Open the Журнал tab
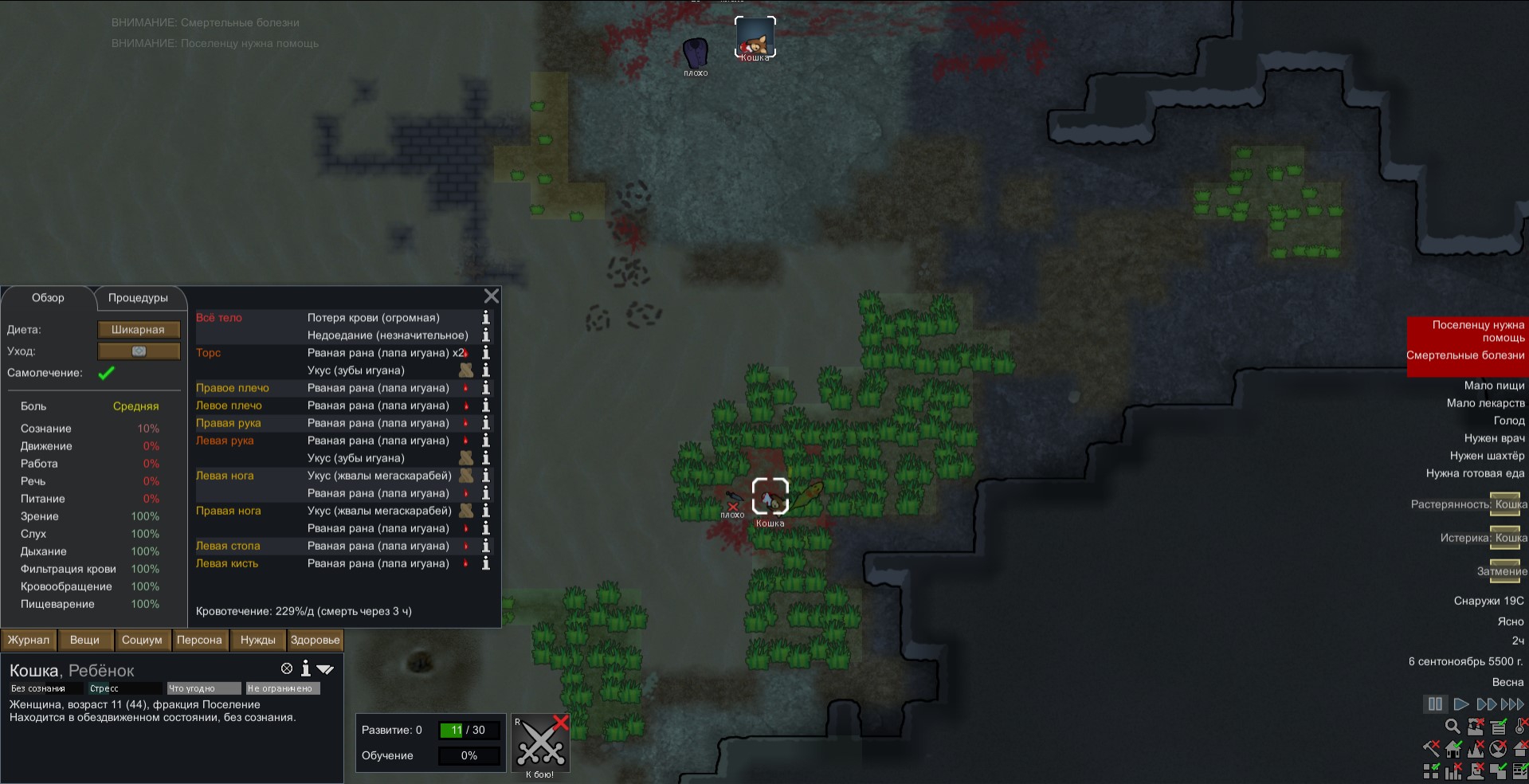1529x784 pixels. point(29,640)
